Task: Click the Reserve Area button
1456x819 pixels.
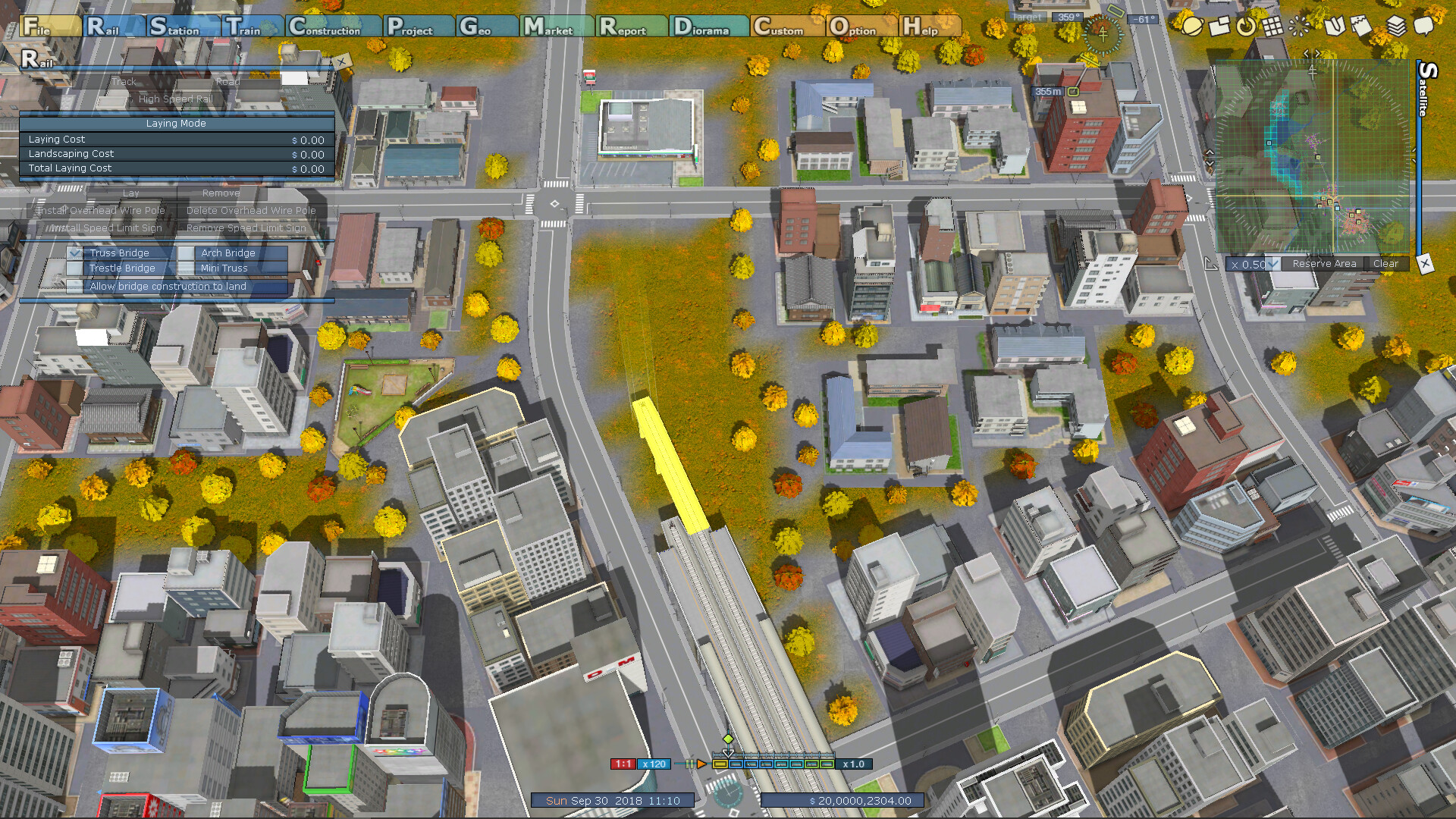Action: [x=1325, y=263]
